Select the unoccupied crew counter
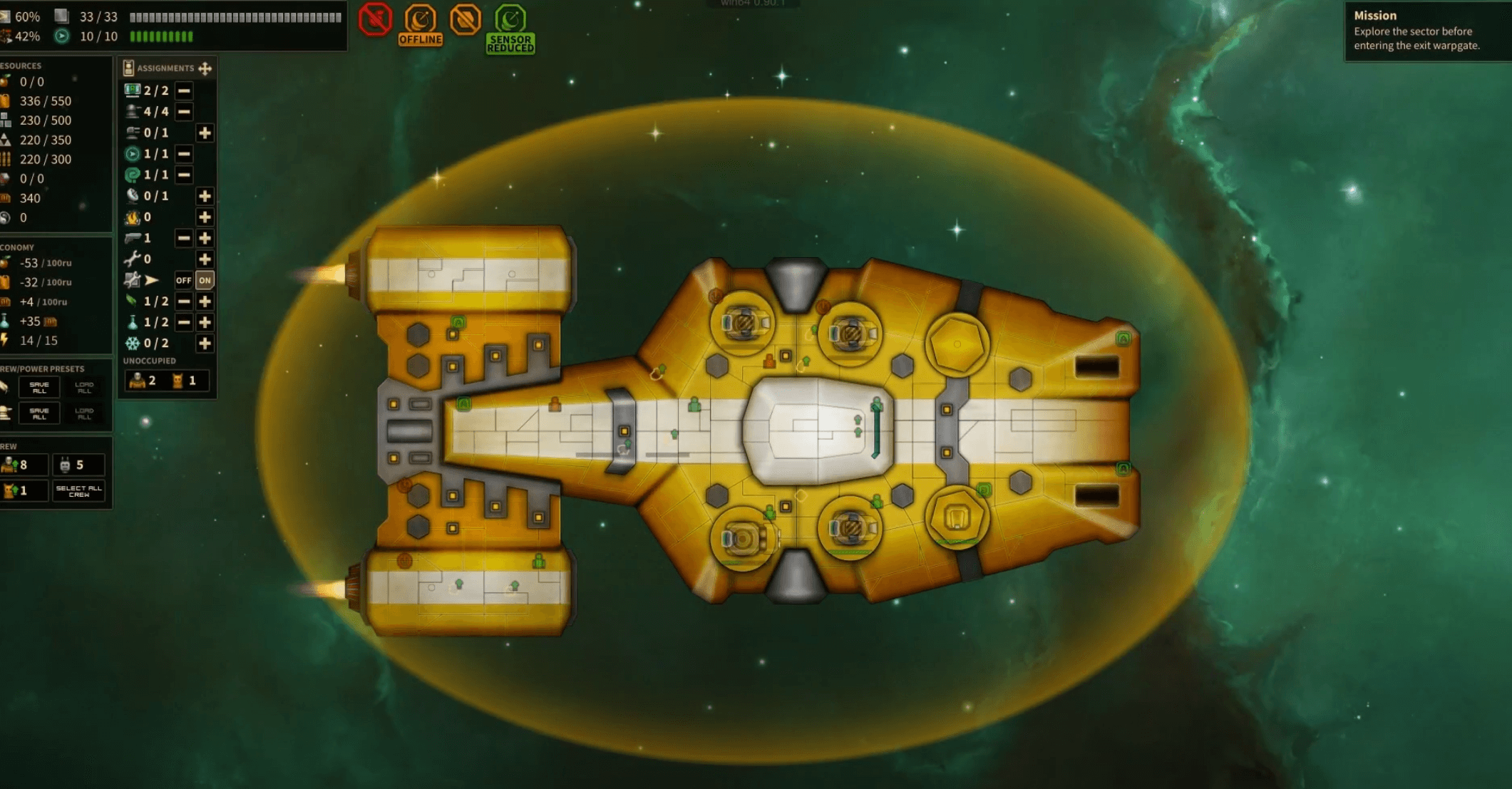 pyautogui.click(x=167, y=381)
